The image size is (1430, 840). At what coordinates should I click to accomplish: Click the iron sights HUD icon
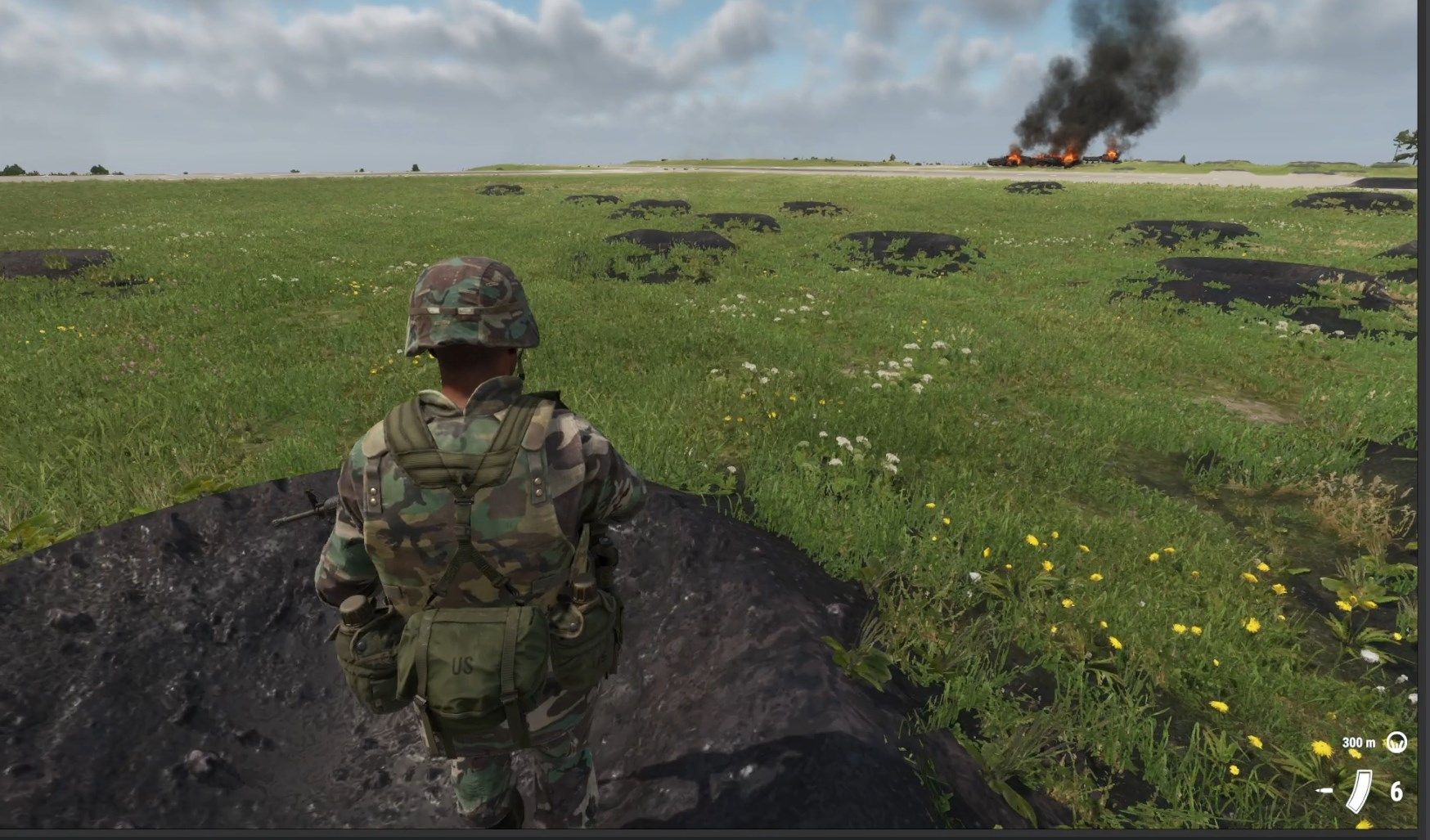point(1396,742)
